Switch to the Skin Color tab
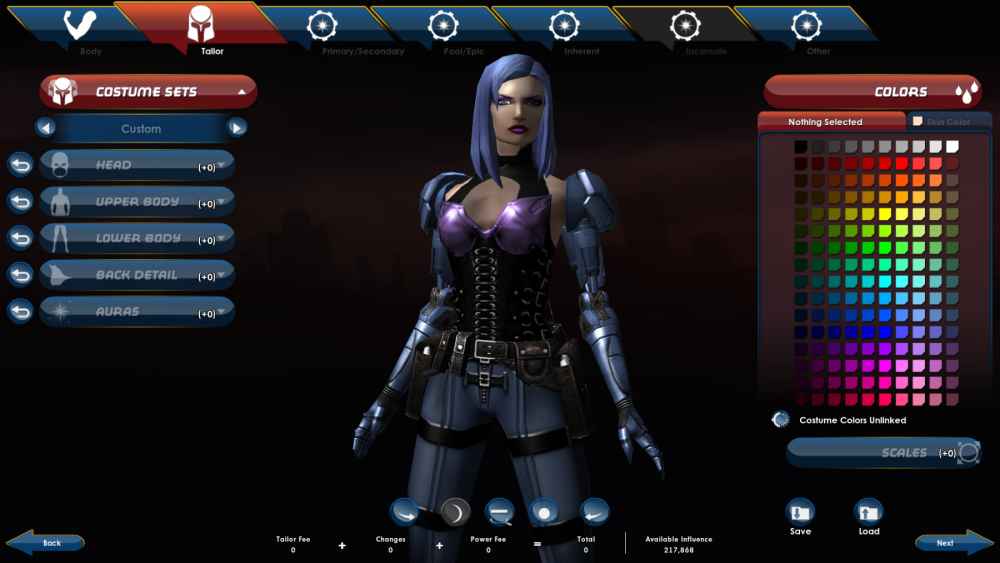Viewport: 1000px width, 563px height. (x=946, y=122)
